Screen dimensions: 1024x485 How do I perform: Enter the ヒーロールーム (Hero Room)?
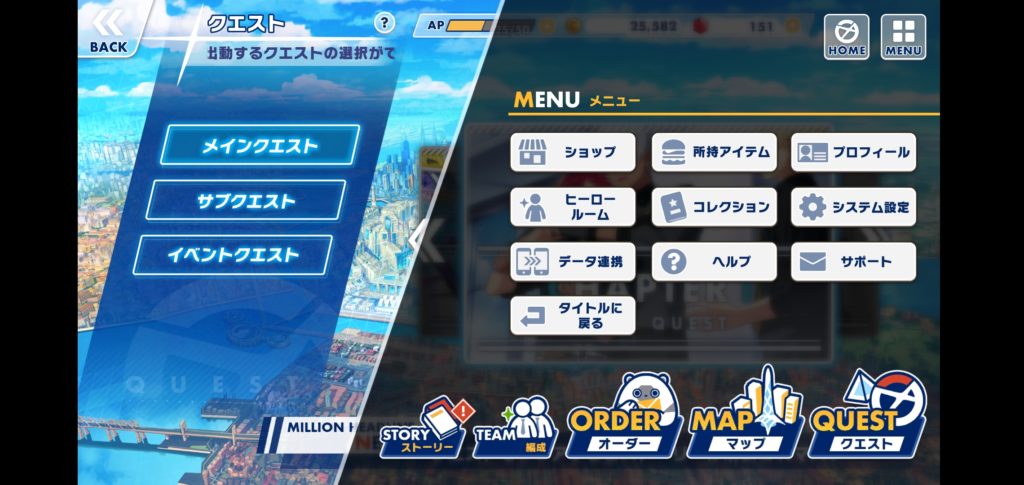573,207
